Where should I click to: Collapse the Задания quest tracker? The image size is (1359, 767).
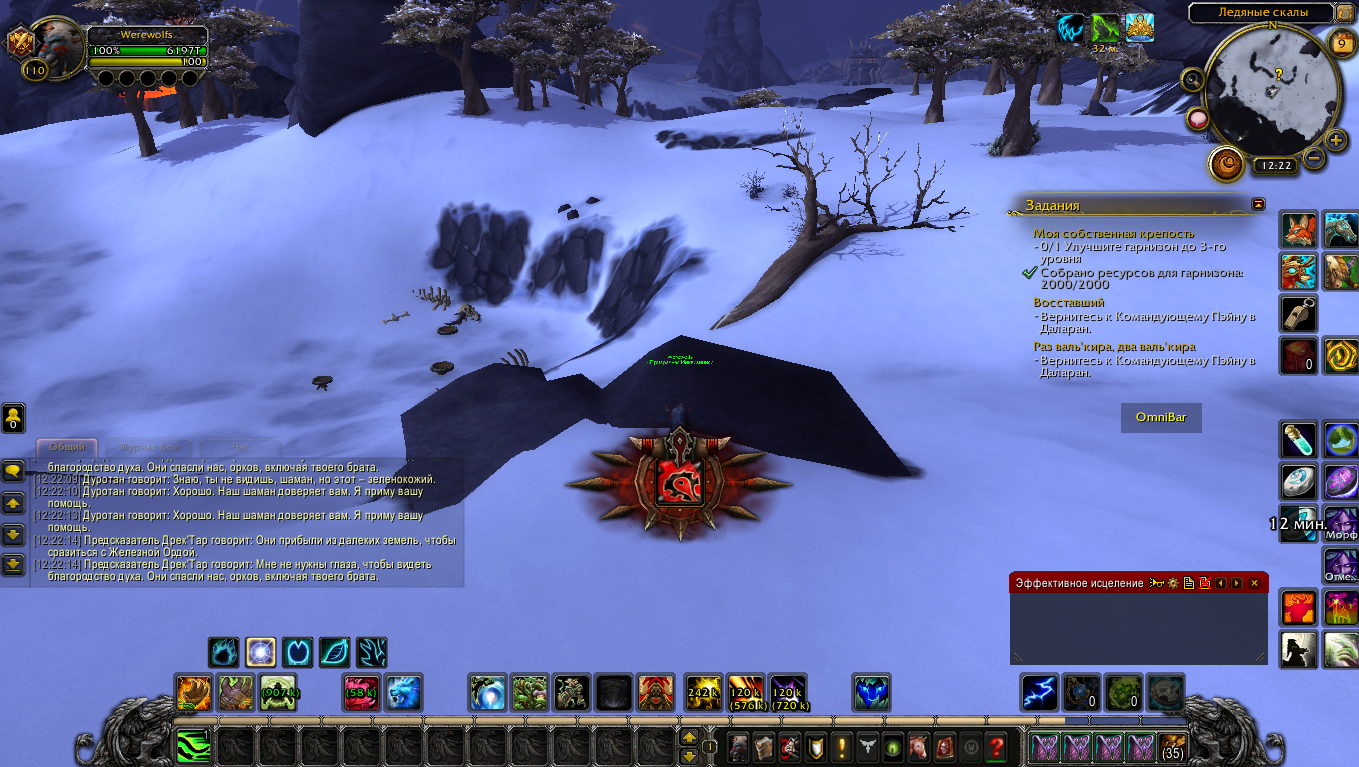coord(1258,204)
